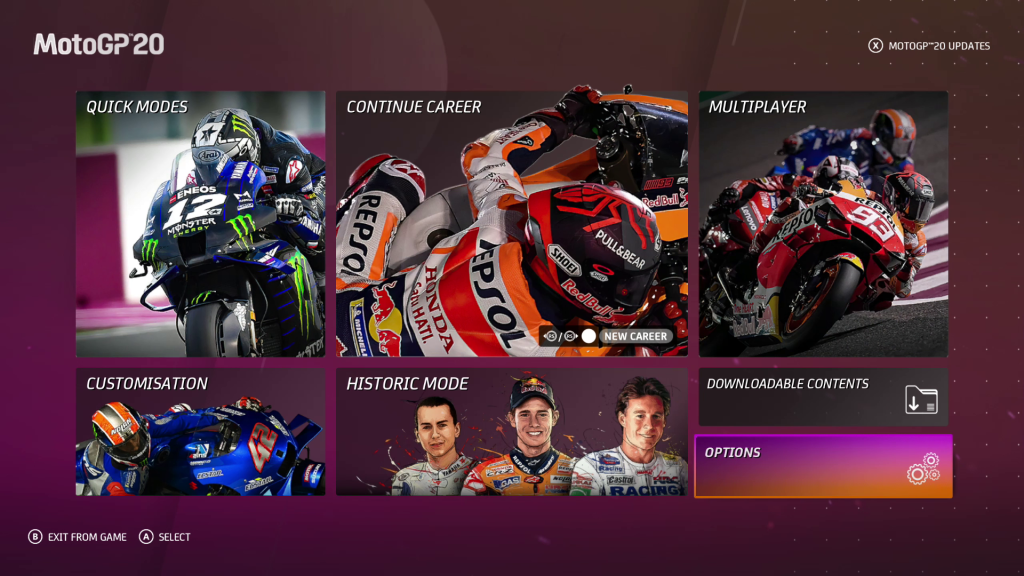Go to the Options menu

[x=823, y=466]
